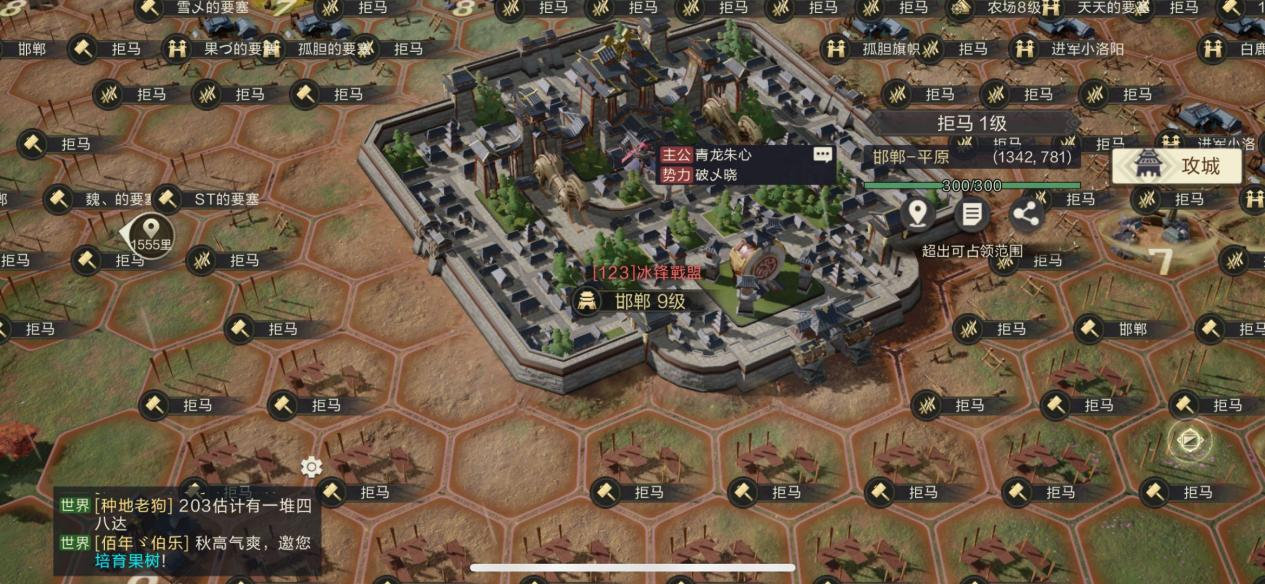Jump to the 1555里 distance marker
Screen dimensions: 1265x584
pos(151,234)
